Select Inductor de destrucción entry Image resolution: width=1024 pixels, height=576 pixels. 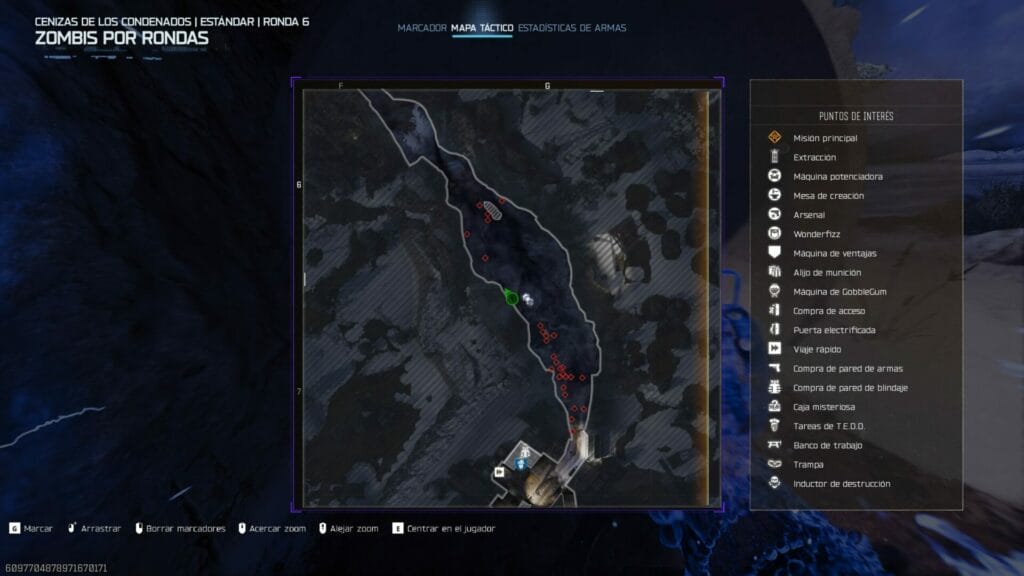pyautogui.click(x=841, y=484)
